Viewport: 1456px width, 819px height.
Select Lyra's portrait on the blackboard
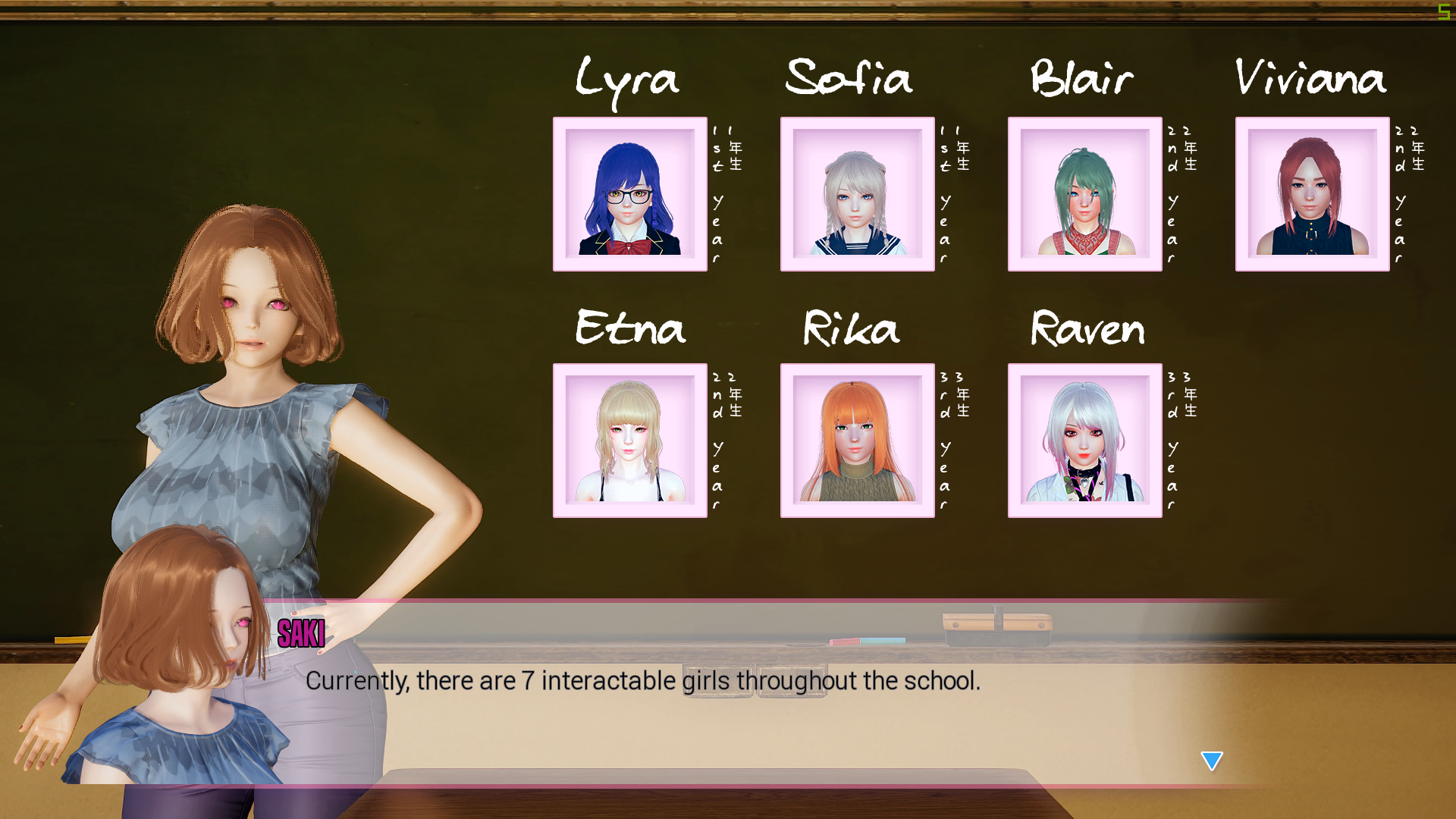(x=629, y=193)
